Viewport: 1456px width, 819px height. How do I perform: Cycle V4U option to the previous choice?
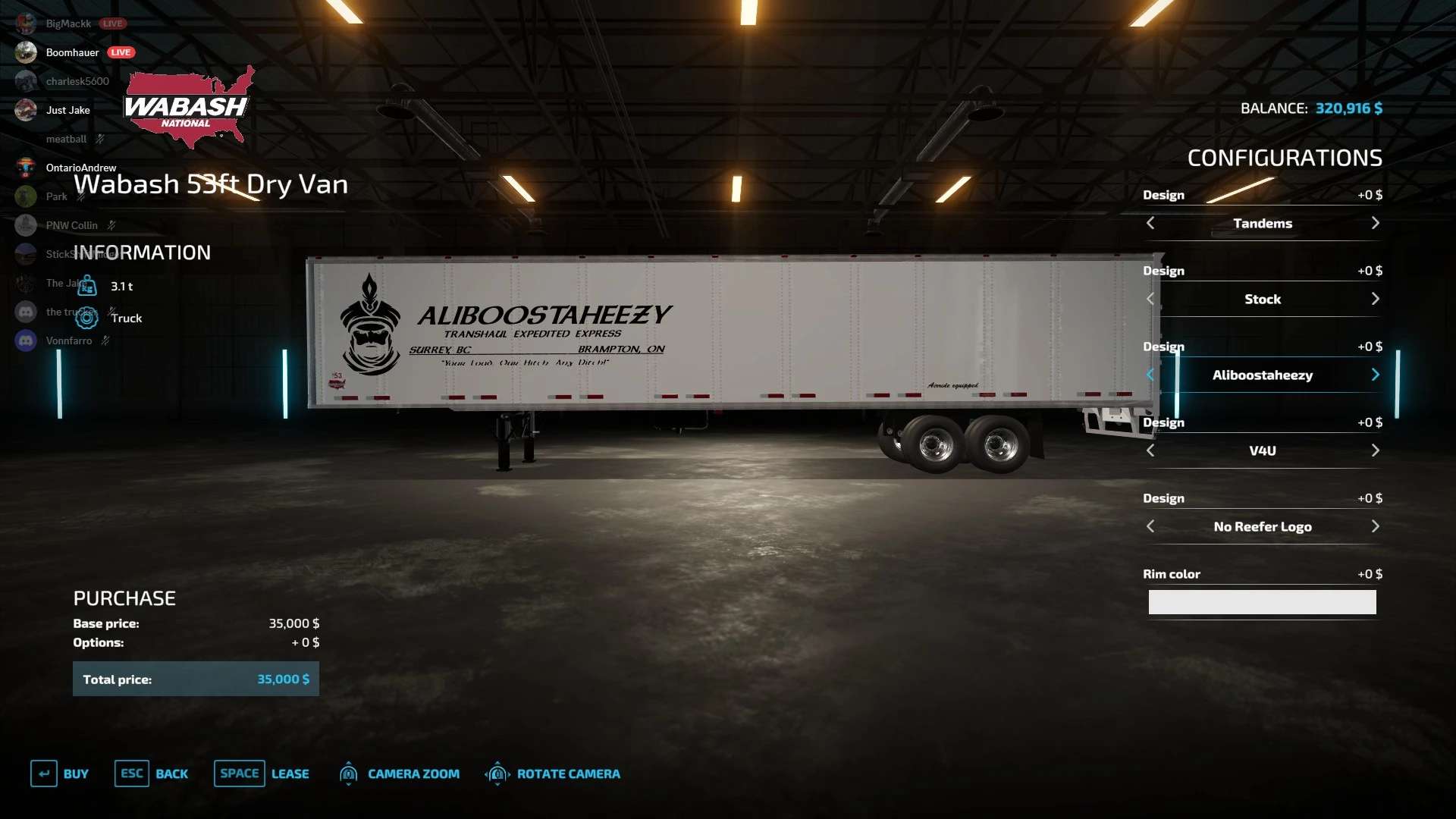1150,450
